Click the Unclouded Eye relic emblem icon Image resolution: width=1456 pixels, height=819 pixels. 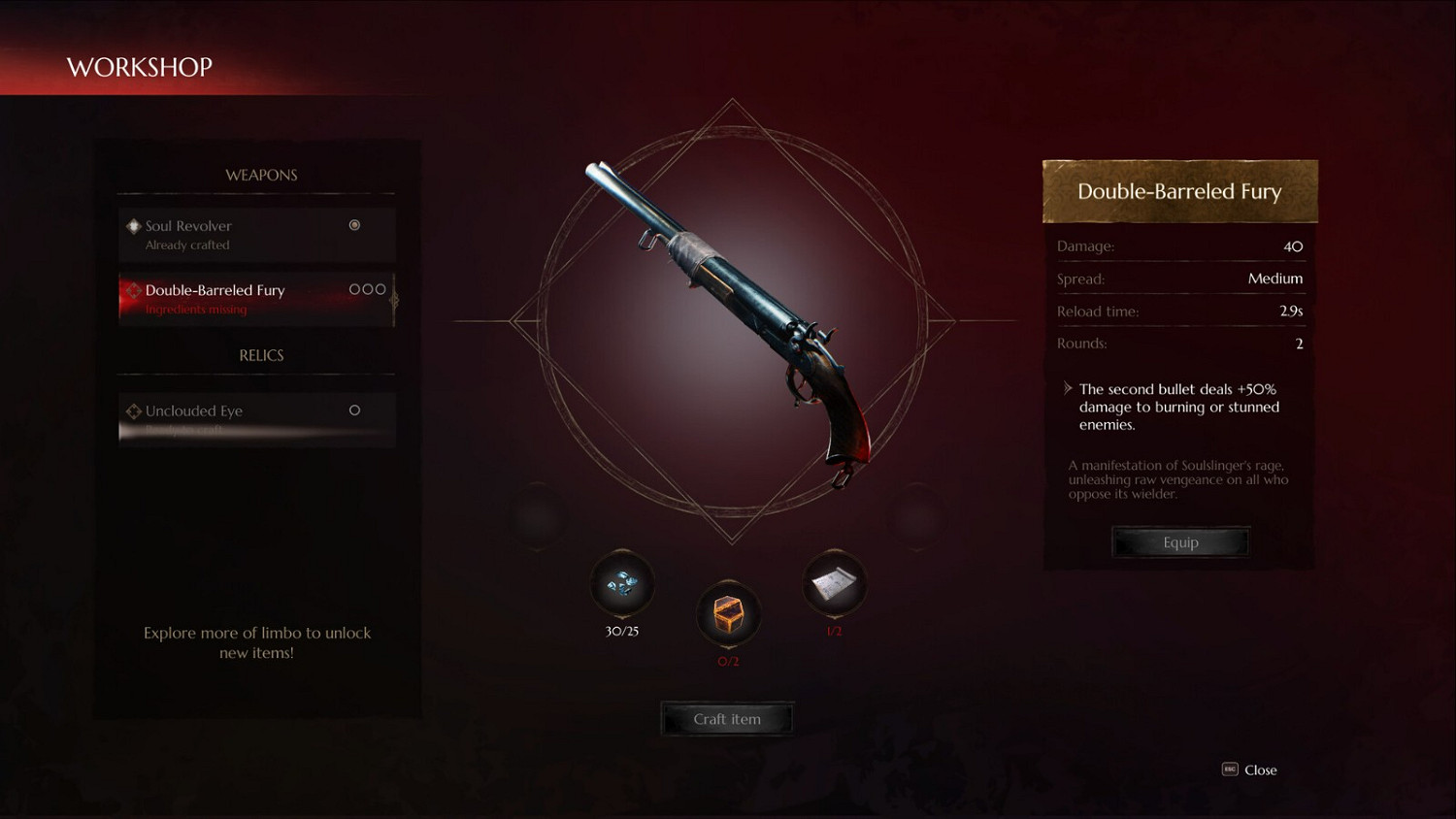[133, 410]
